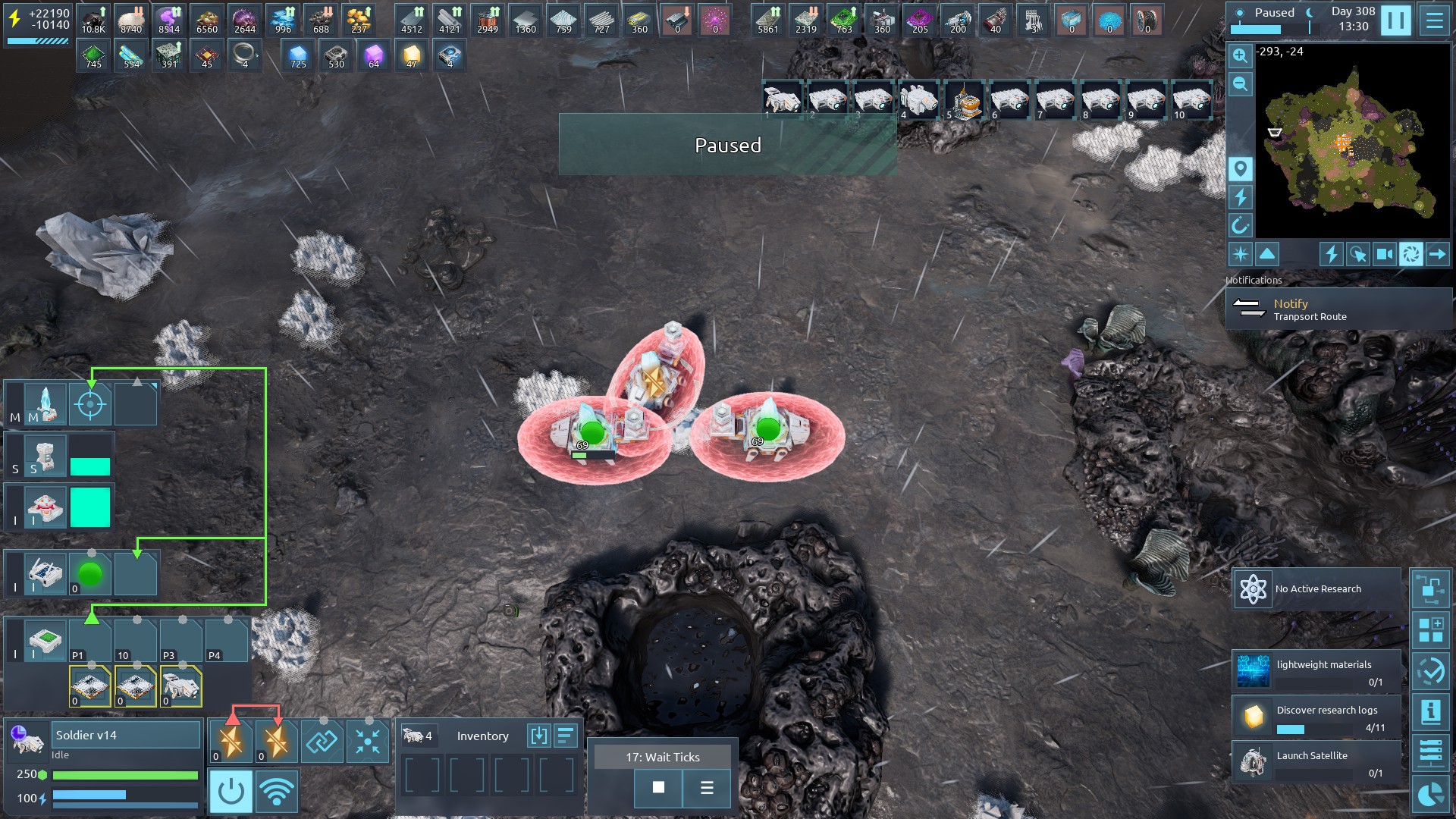Toggle the pause button

point(1395,20)
